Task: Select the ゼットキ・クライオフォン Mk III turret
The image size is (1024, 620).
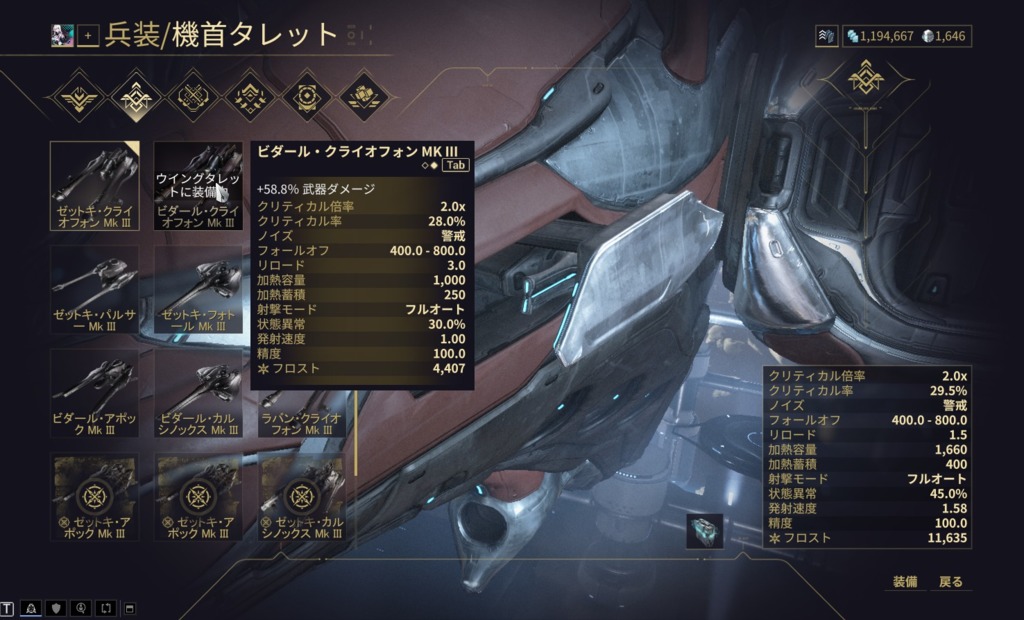Action: (97, 185)
